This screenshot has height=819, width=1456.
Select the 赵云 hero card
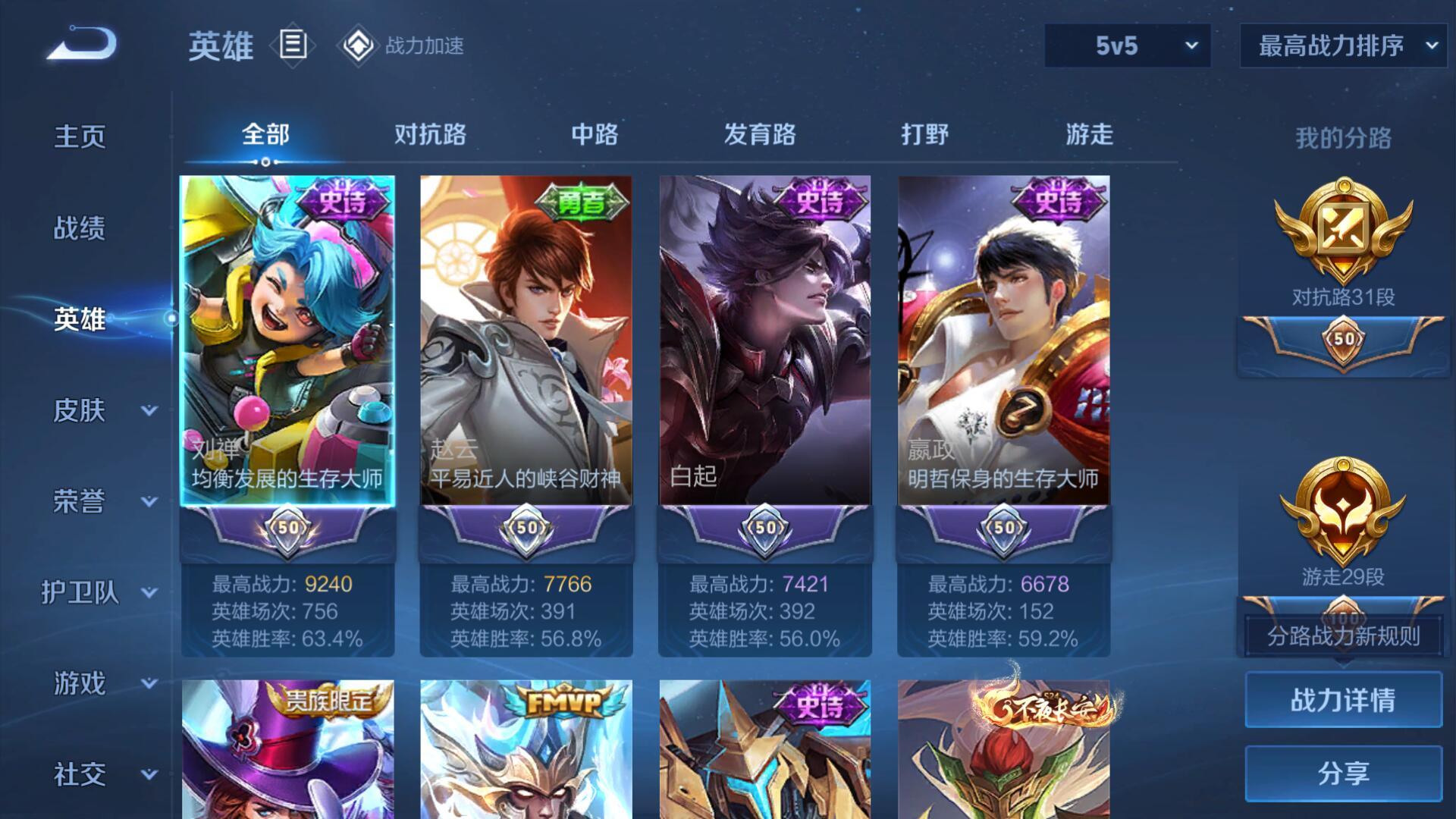pos(526,341)
